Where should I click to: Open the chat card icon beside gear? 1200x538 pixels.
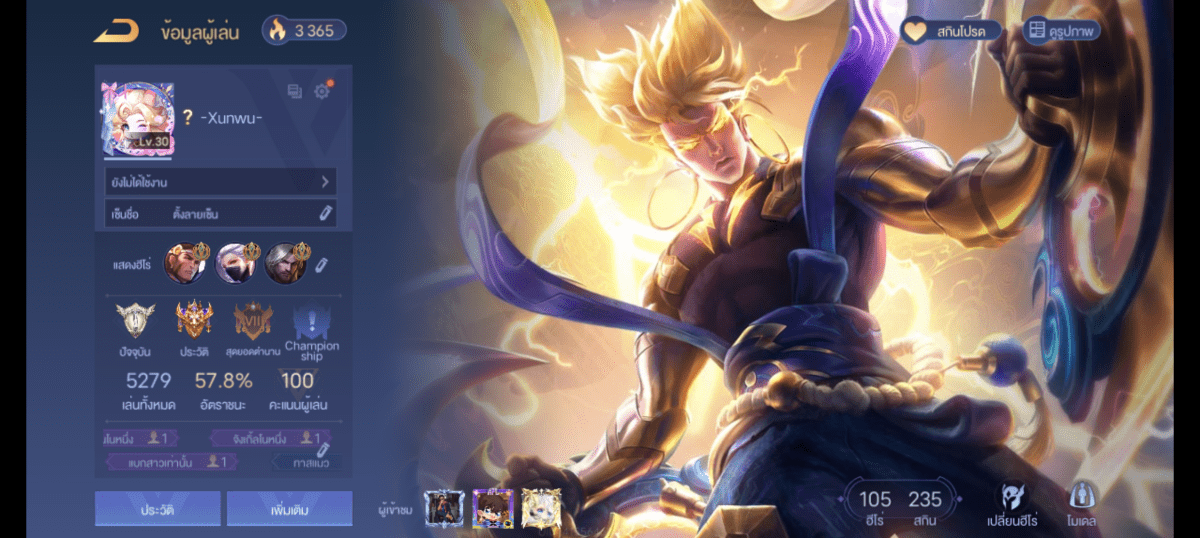tap(294, 92)
